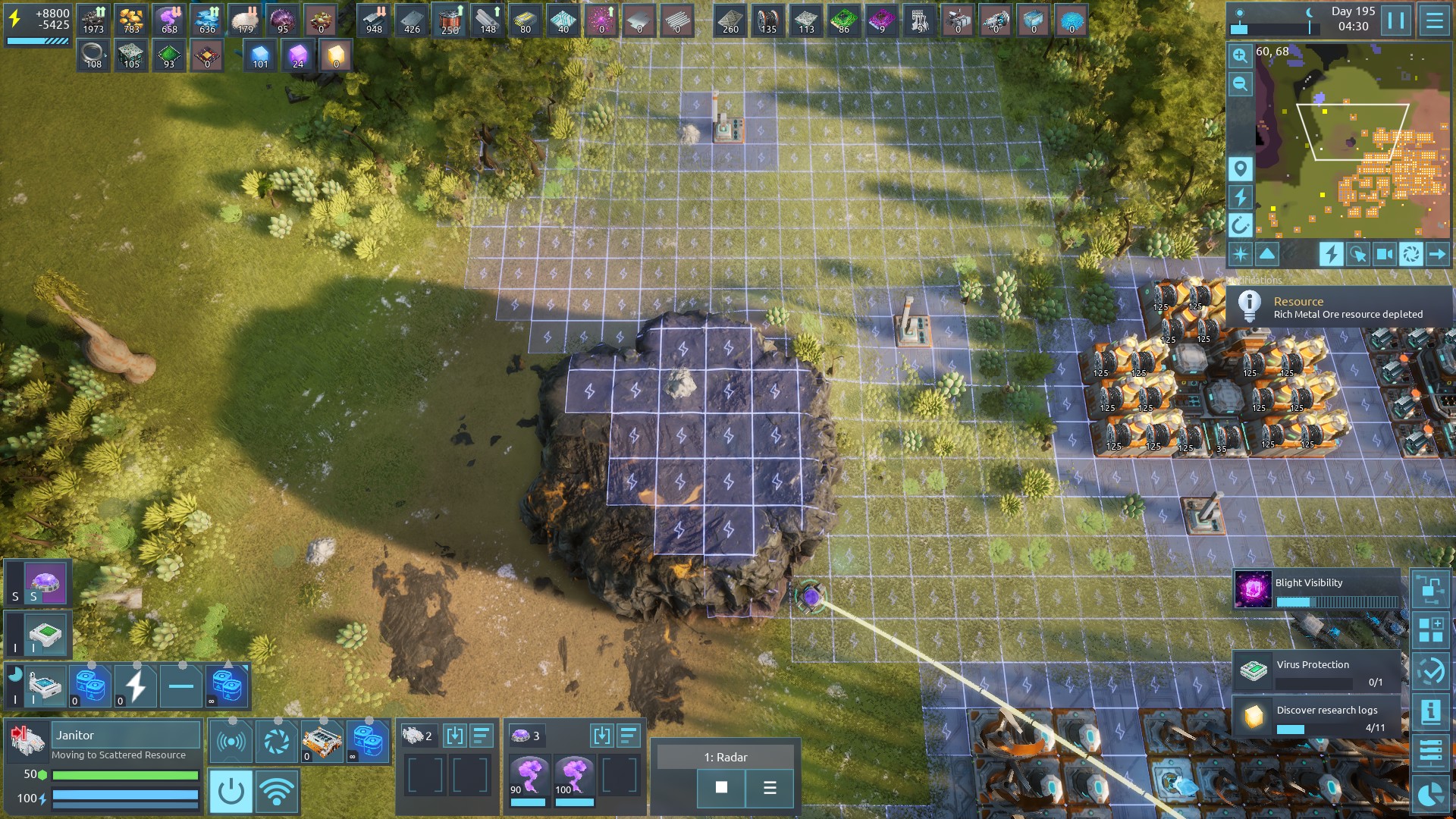1456x819 pixels.
Task: Select the Blight Visibility research entry
Action: pyautogui.click(x=1317, y=590)
